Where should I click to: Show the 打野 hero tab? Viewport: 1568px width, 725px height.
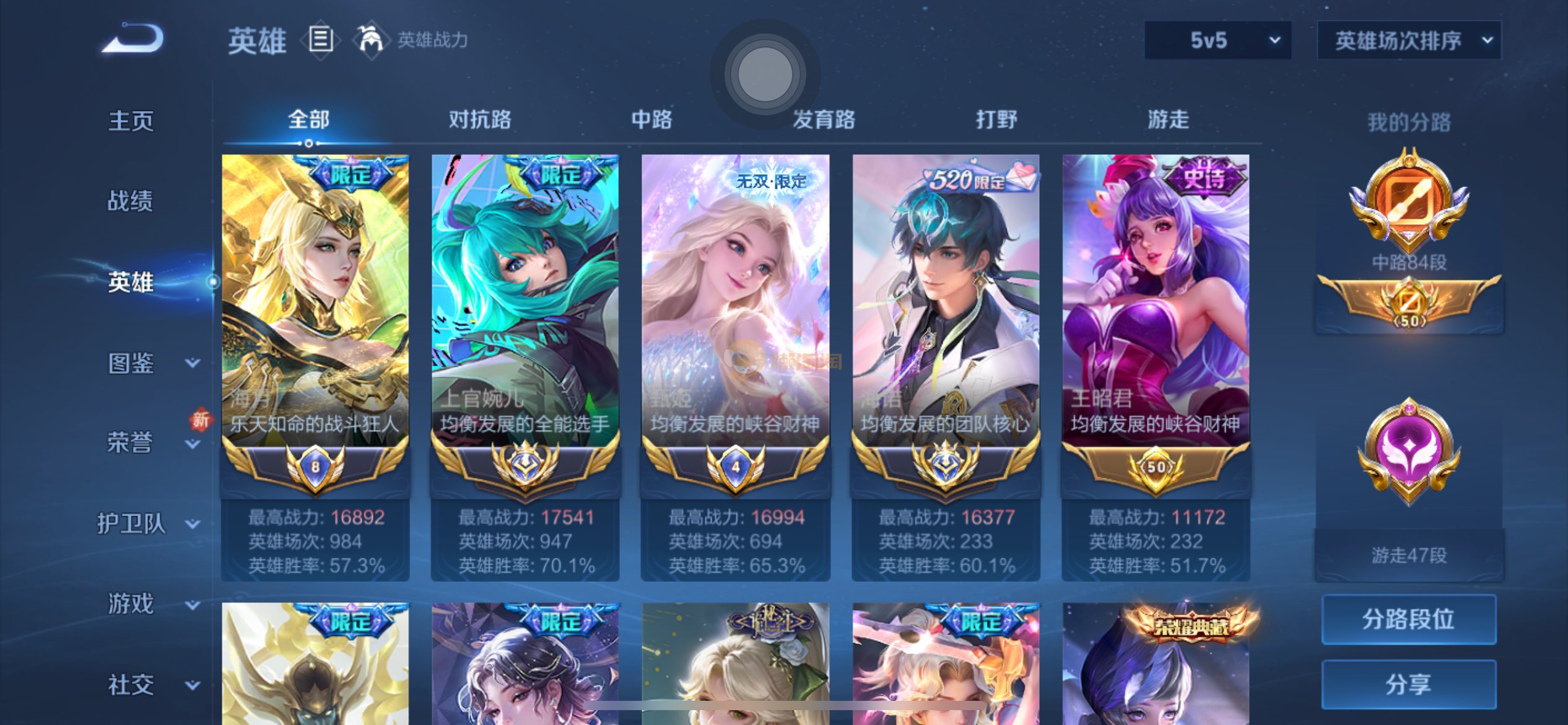996,119
